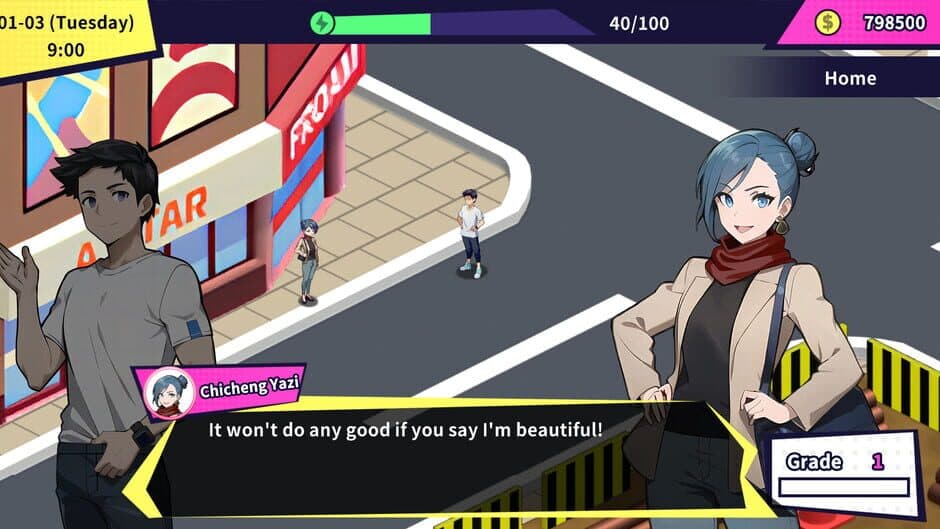The width and height of the screenshot is (940, 529).
Task: Open the Home location label
Action: click(x=849, y=78)
